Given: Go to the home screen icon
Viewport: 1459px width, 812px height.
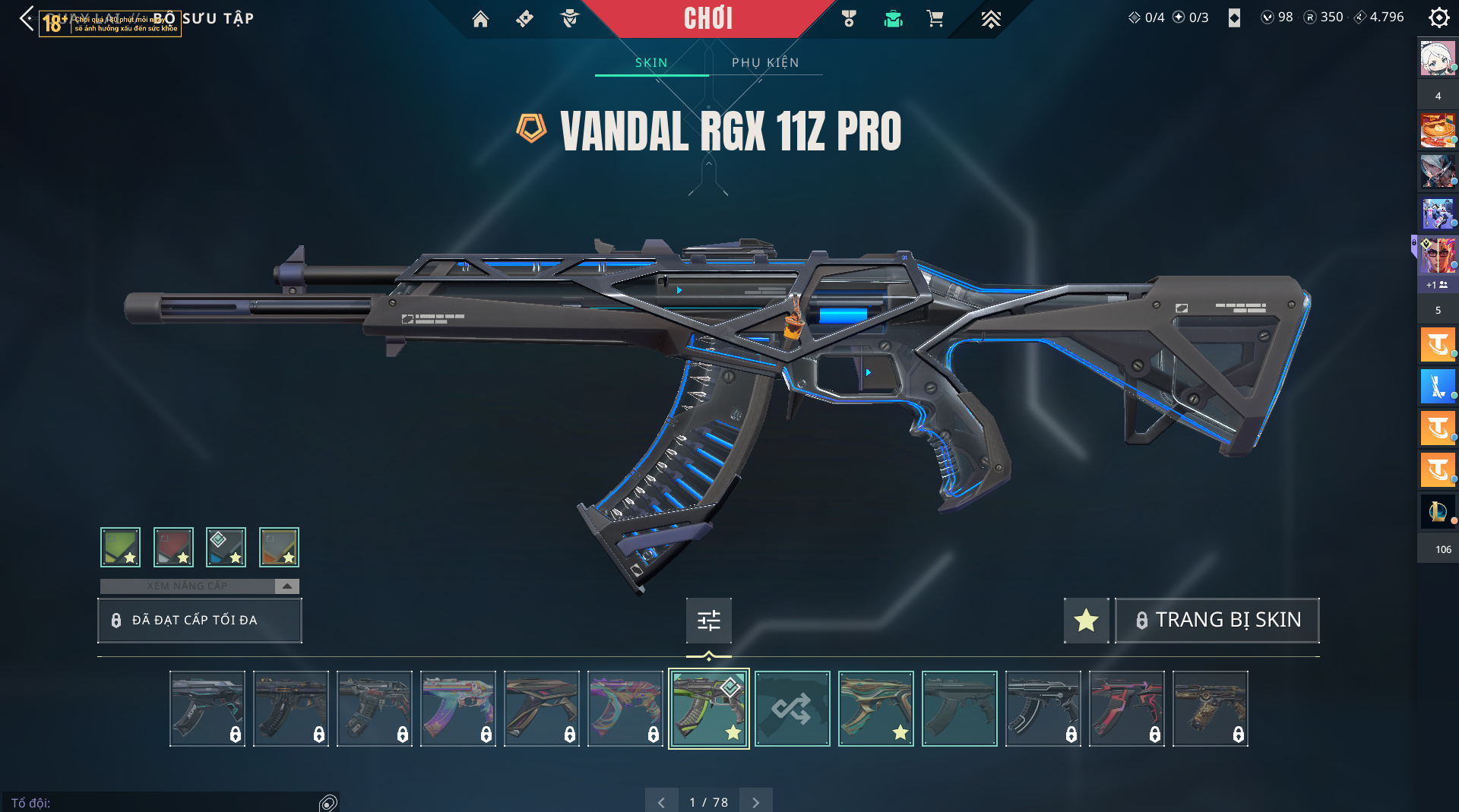Looking at the screenshot, I should (480, 19).
